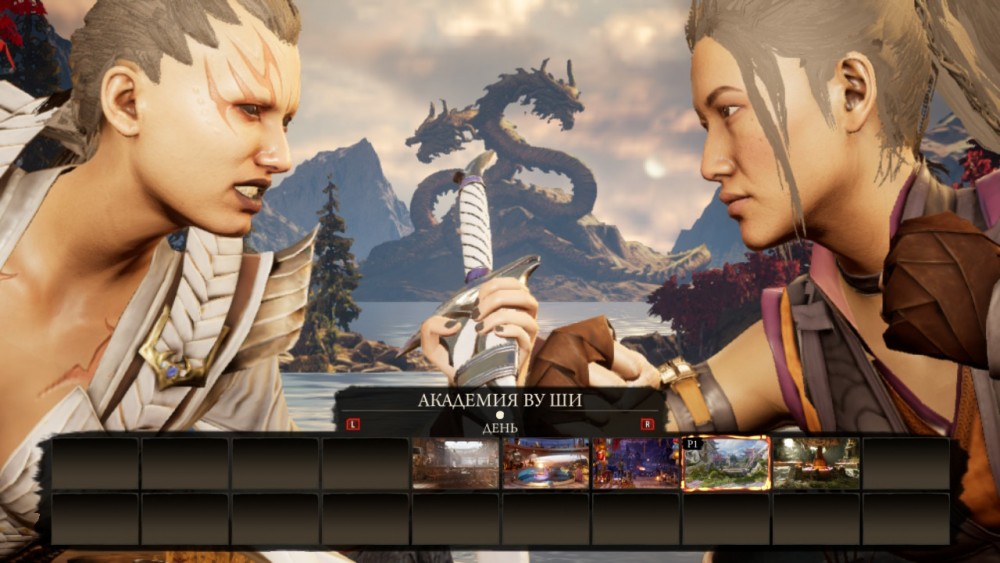Choose the stage thumbnail with the blue pool
Image resolution: width=1000 pixels, height=563 pixels.
[546, 463]
